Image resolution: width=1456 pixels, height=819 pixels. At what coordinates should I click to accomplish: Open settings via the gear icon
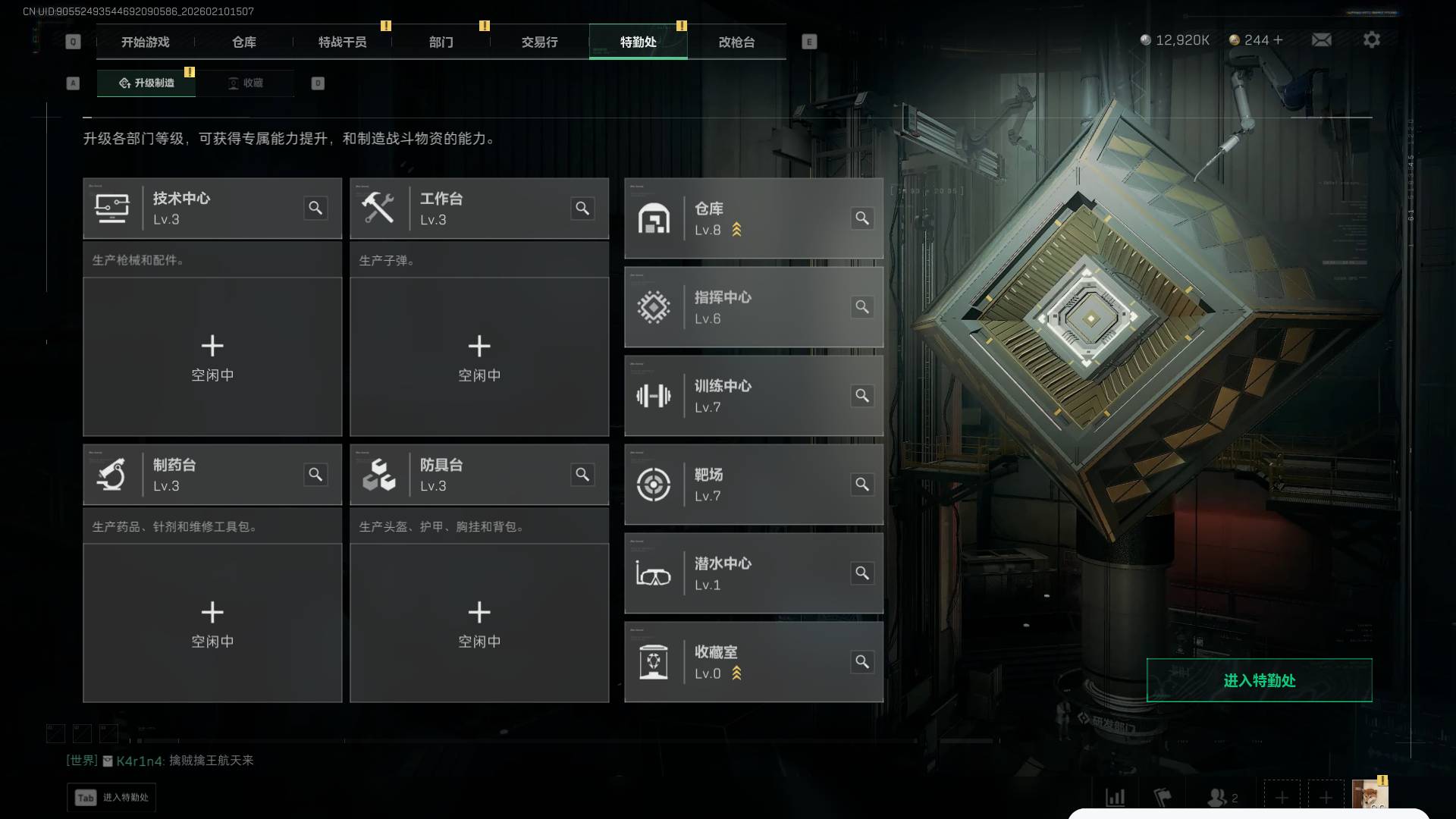tap(1371, 39)
